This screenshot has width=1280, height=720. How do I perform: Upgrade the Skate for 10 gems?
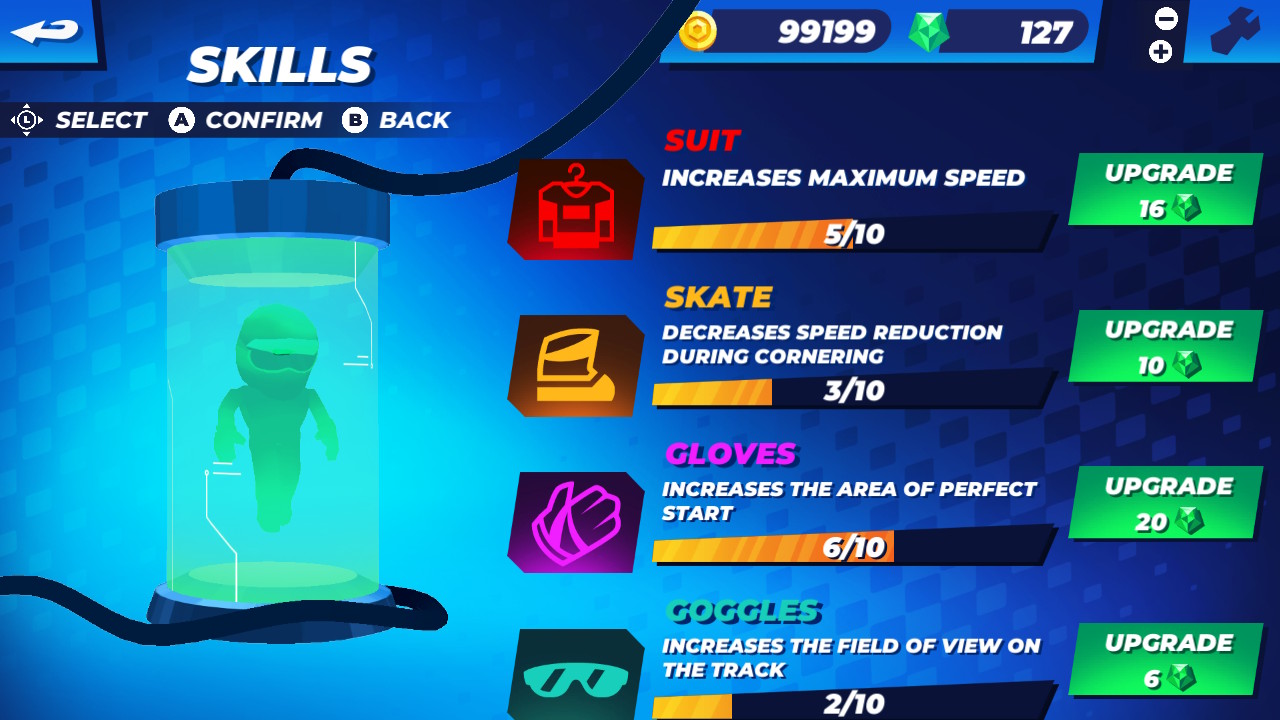pyautogui.click(x=1163, y=346)
